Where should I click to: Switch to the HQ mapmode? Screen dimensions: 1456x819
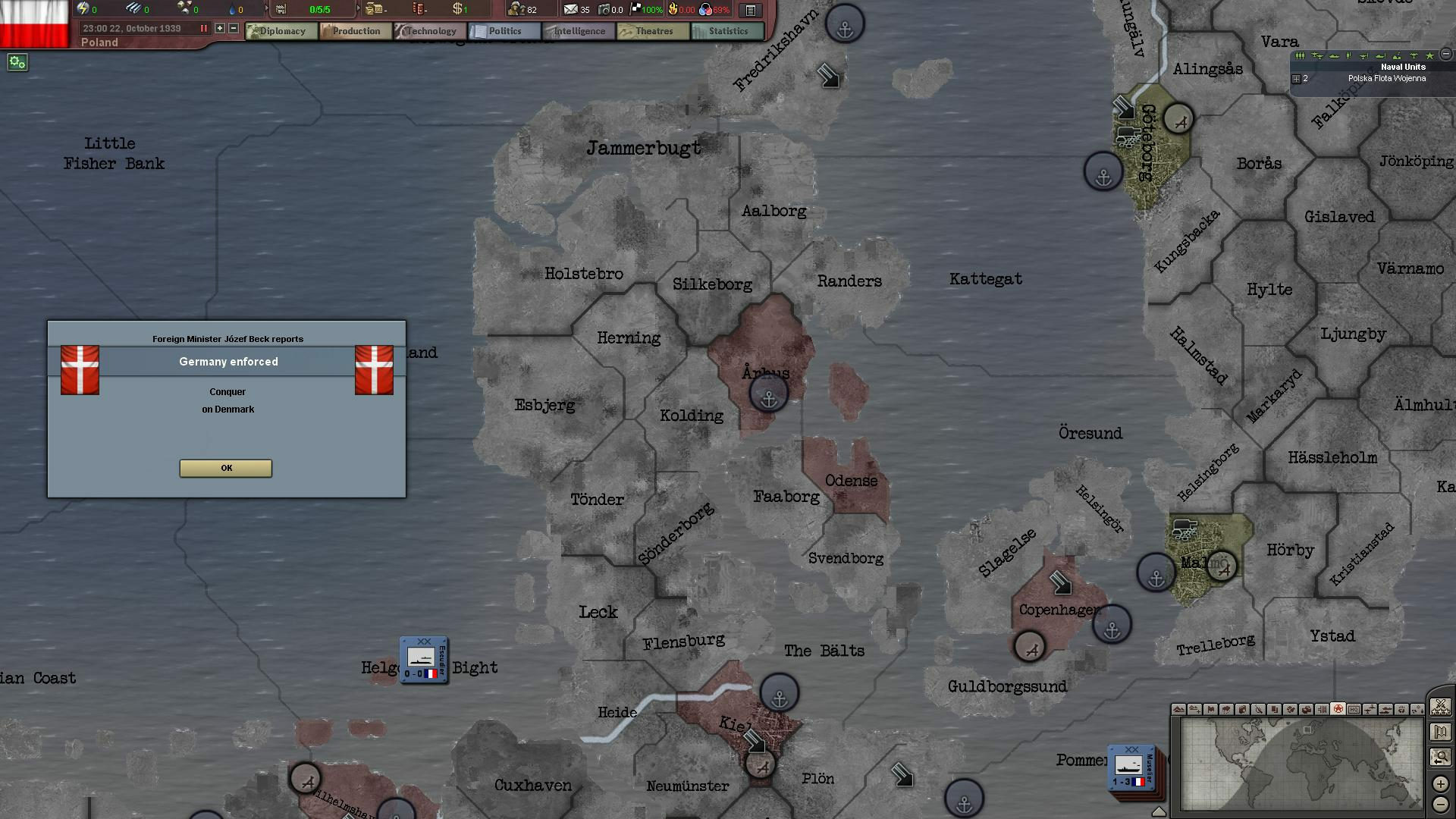[1354, 711]
